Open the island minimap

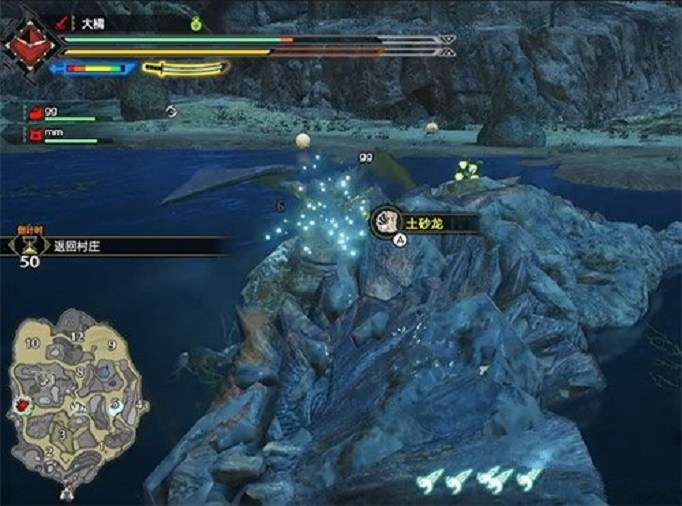tap(75, 400)
